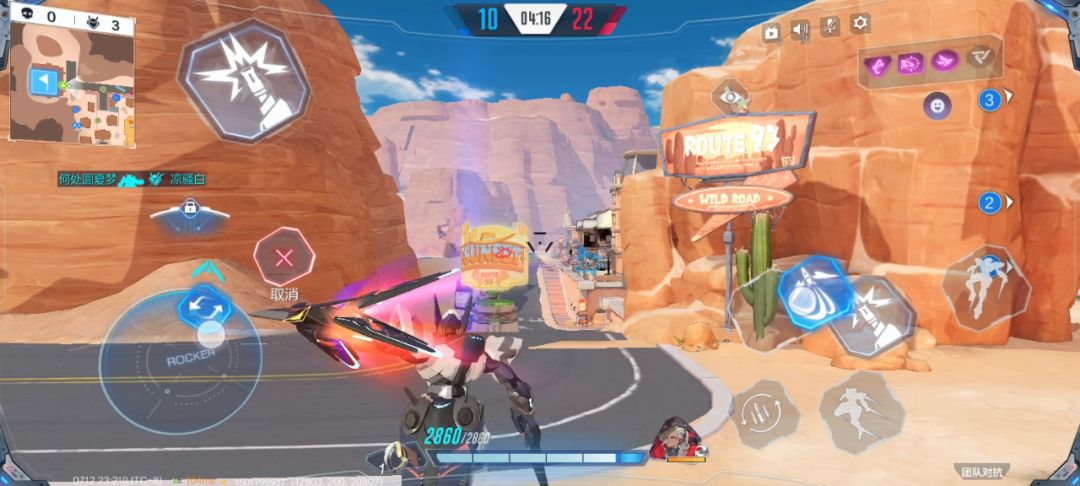Expand the number 3 quick message
The height and width of the screenshot is (486, 1080).
[x=991, y=99]
